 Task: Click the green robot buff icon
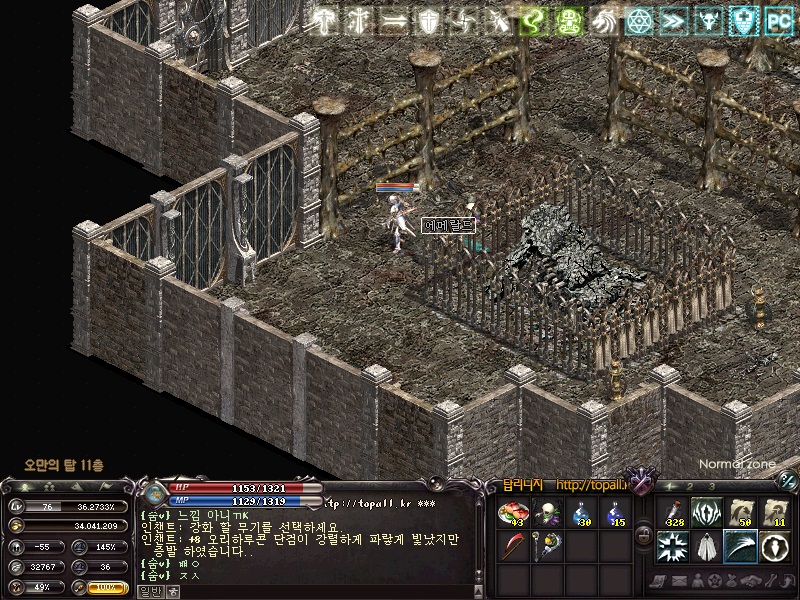pyautogui.click(x=569, y=20)
